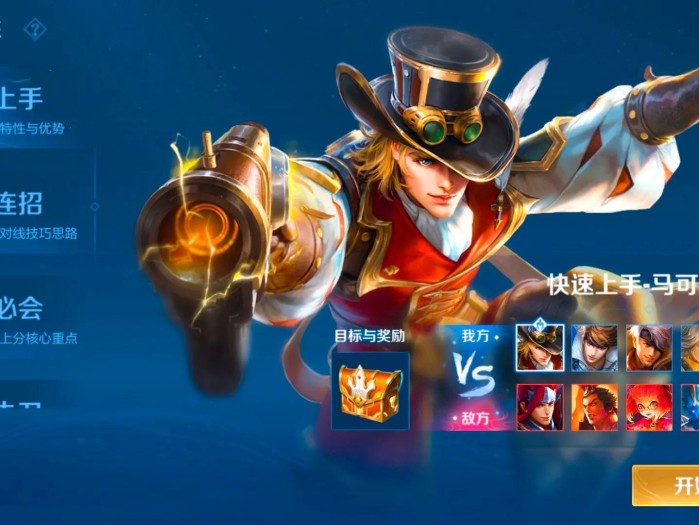Open the golden reward chest

pos(369,392)
